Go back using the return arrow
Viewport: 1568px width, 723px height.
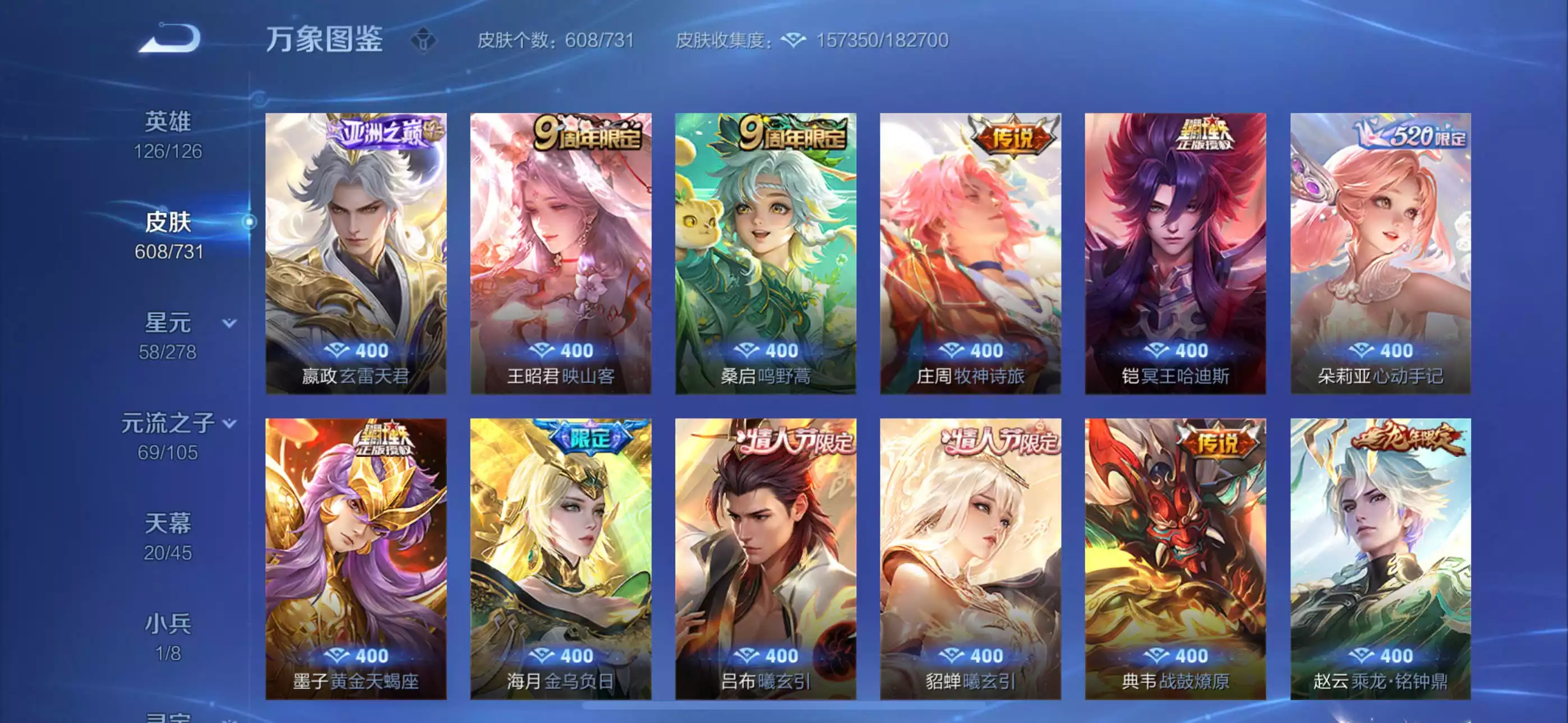(x=170, y=38)
